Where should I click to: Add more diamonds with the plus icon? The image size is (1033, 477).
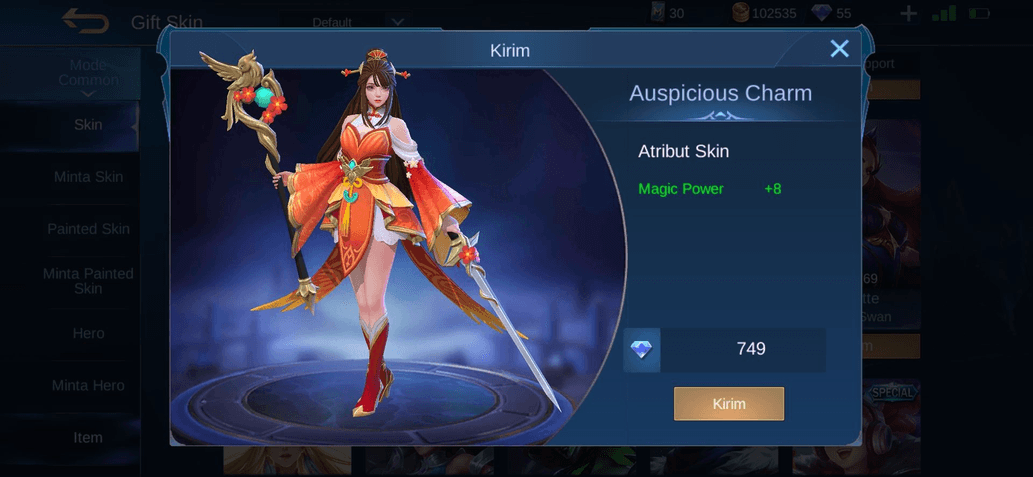(908, 13)
